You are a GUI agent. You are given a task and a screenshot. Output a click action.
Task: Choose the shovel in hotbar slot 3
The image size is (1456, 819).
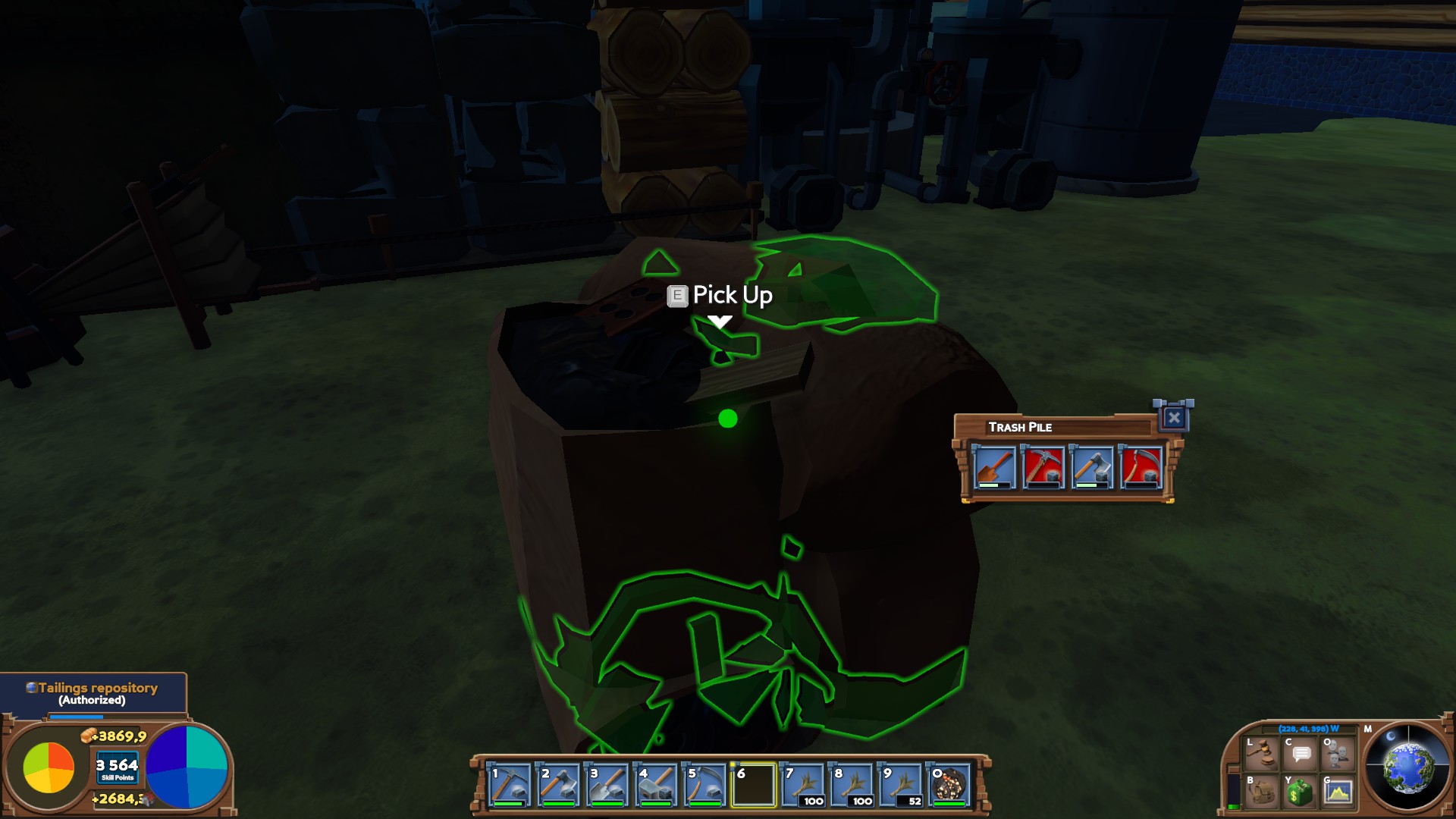coord(607,785)
